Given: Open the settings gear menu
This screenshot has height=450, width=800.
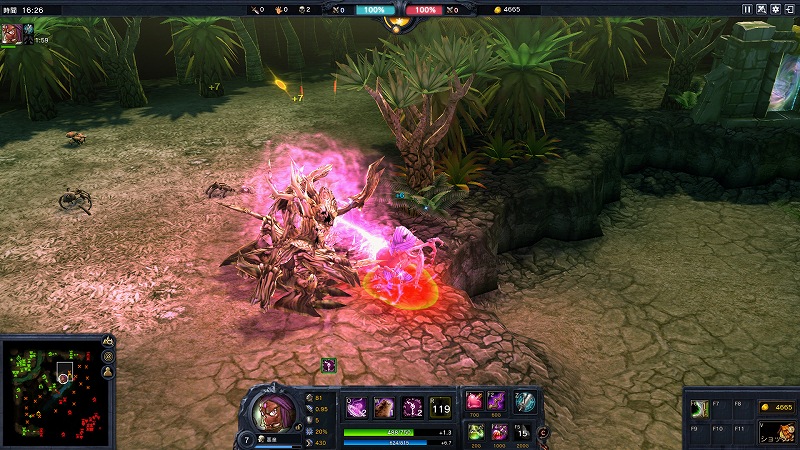Looking at the screenshot, I should pyautogui.click(x=774, y=9).
